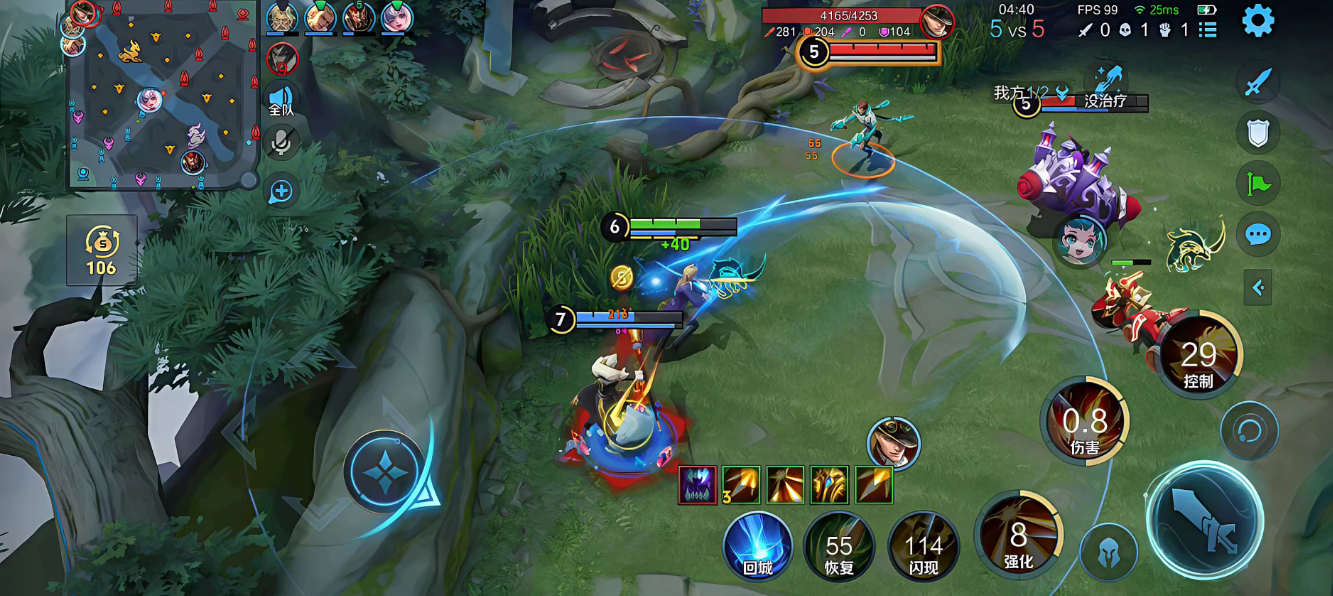Screen dimensions: 1333x596
Task: Tap the cowboy enemy hero portrait
Action: (x=893, y=443)
